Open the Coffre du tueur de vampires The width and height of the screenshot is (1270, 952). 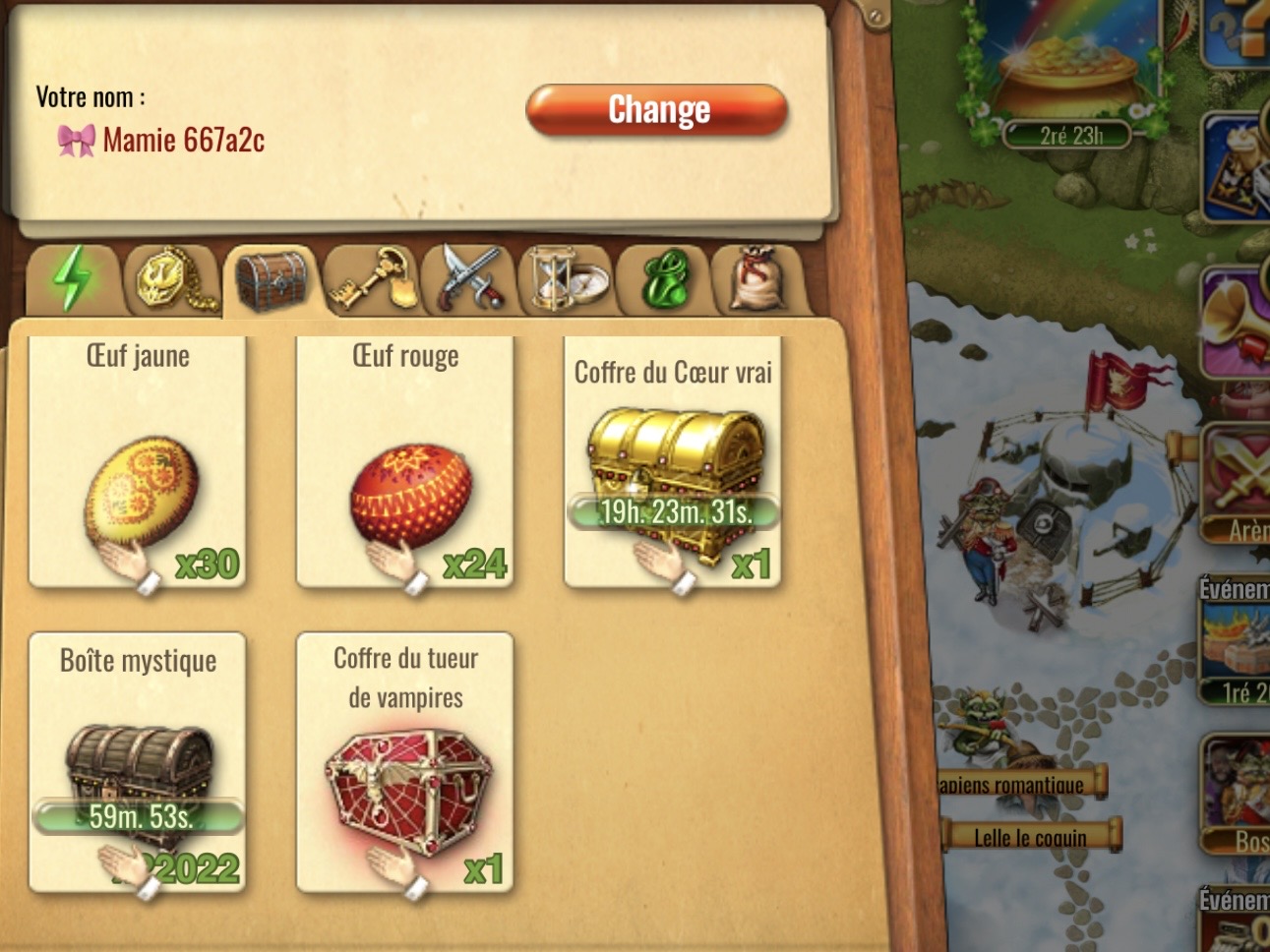pyautogui.click(x=405, y=762)
